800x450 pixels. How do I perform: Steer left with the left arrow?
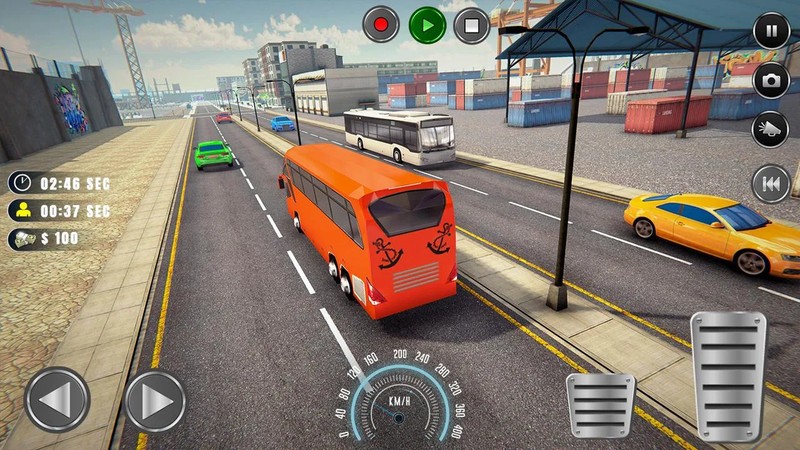(x=57, y=400)
